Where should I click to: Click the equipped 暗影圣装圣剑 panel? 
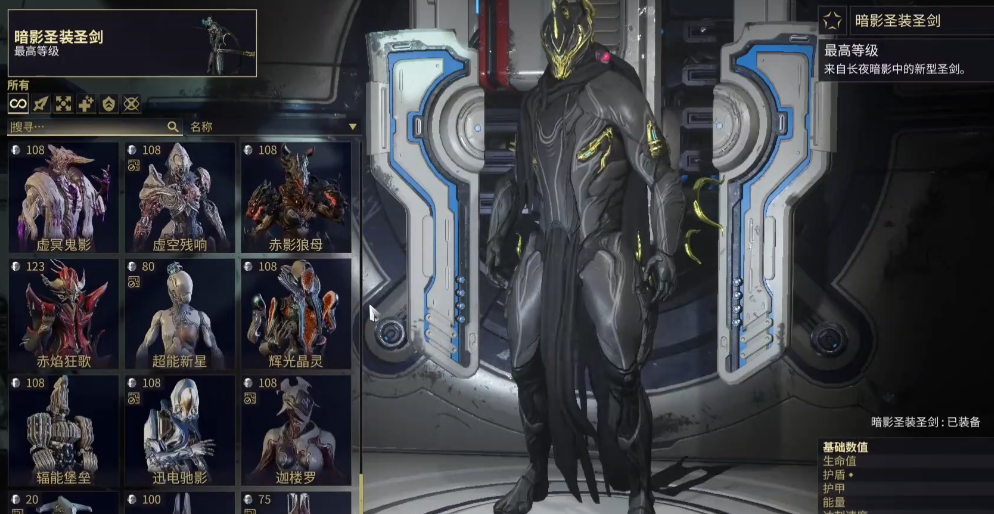pos(132,43)
